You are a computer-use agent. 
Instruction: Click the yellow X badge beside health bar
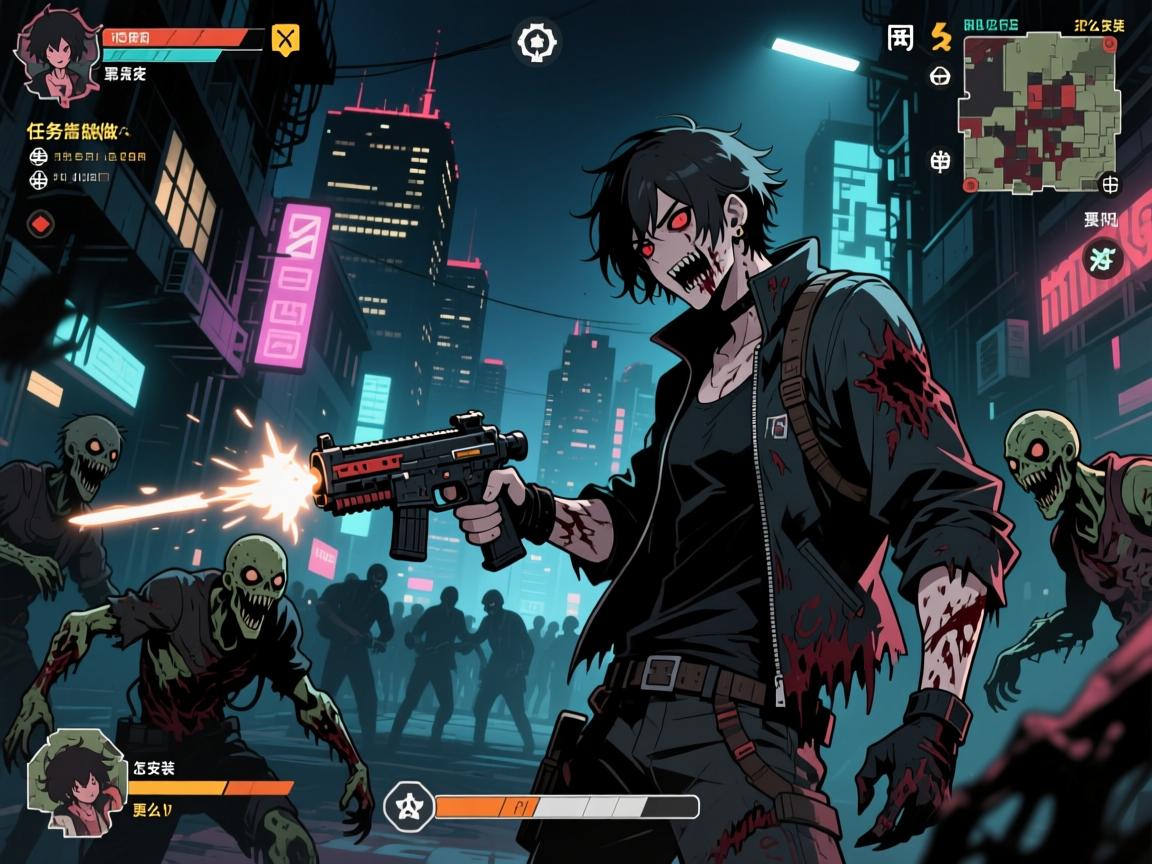pyautogui.click(x=285, y=40)
